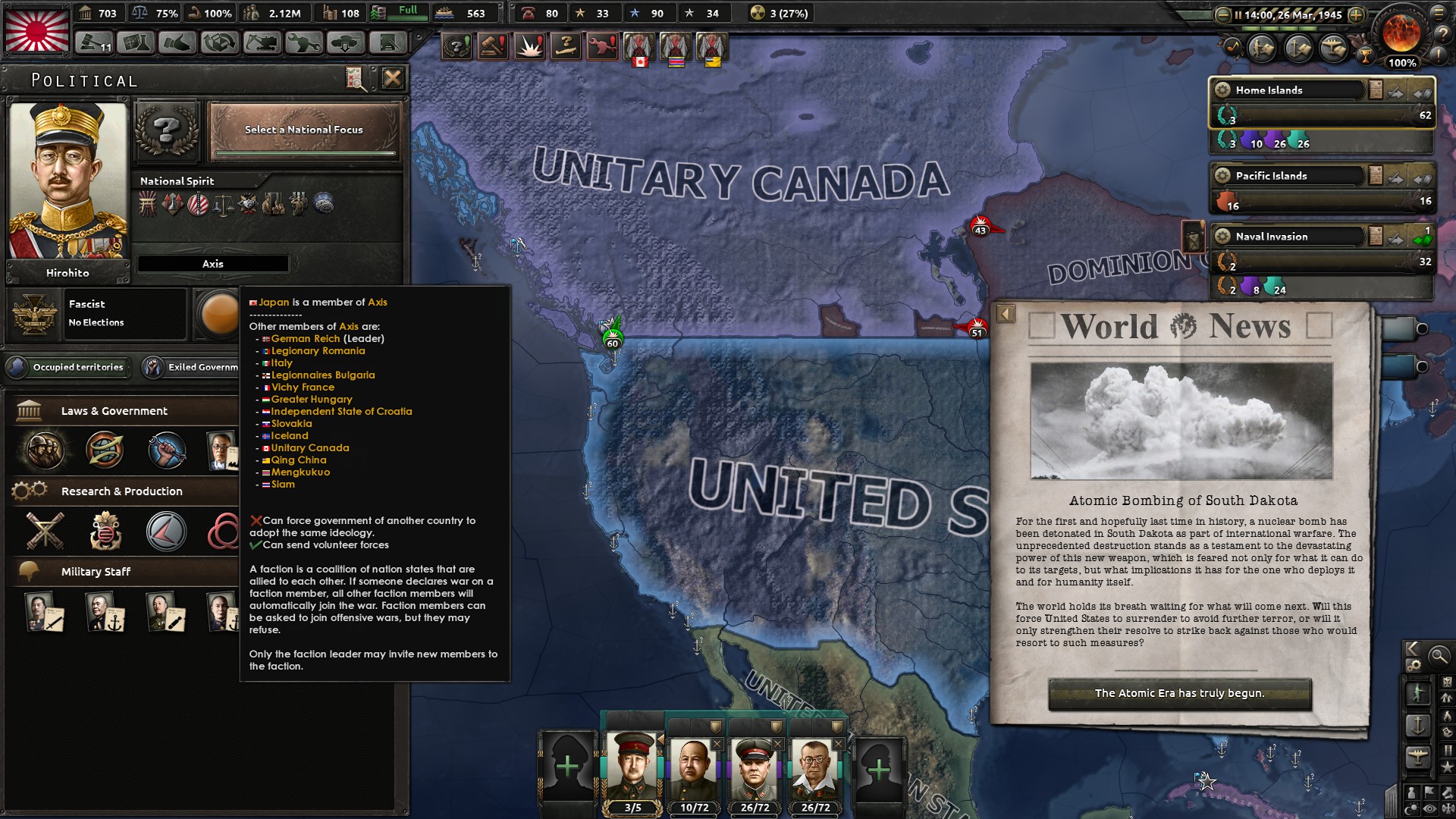The height and width of the screenshot is (819, 1456).
Task: Click Select a National Focus
Action: pyautogui.click(x=303, y=130)
